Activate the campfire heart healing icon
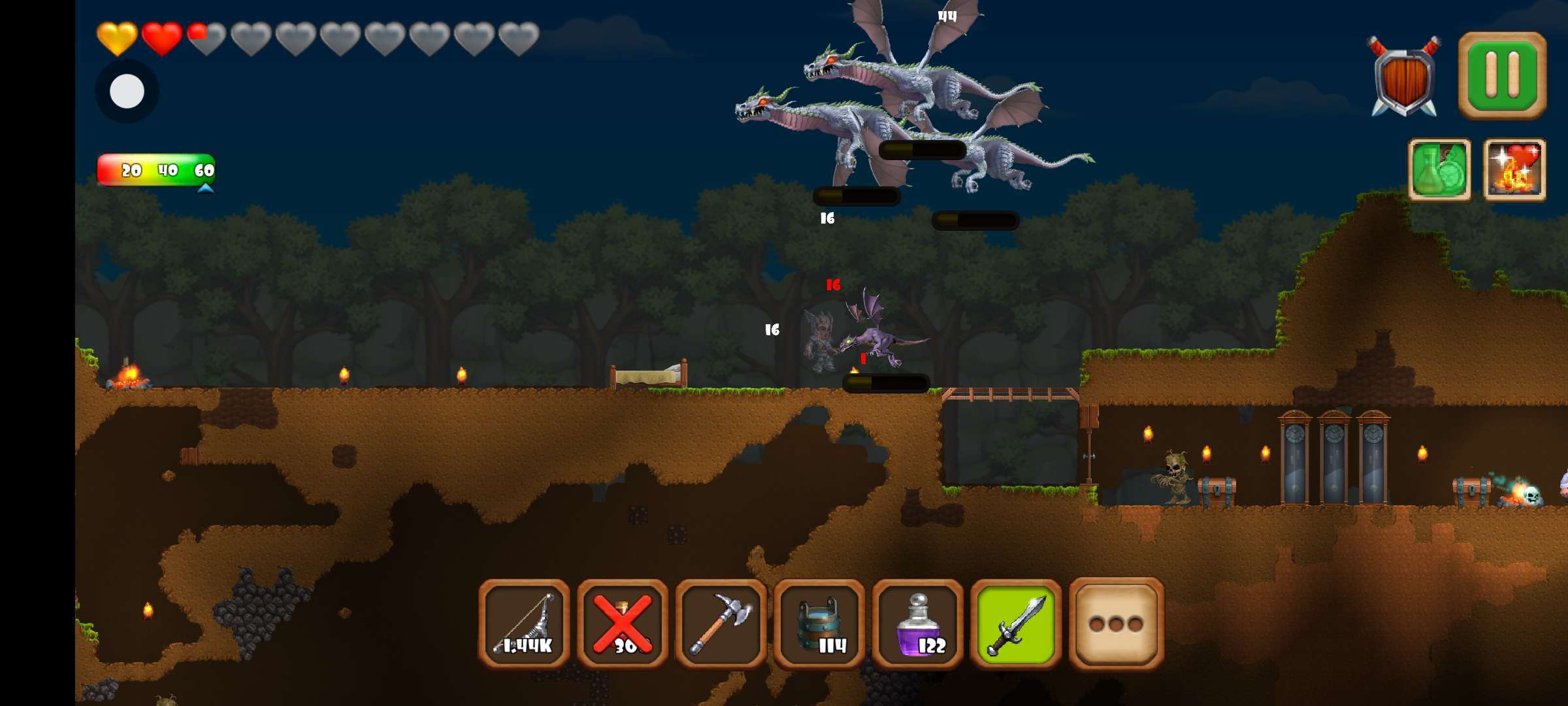This screenshot has height=706, width=1568. tap(1514, 169)
